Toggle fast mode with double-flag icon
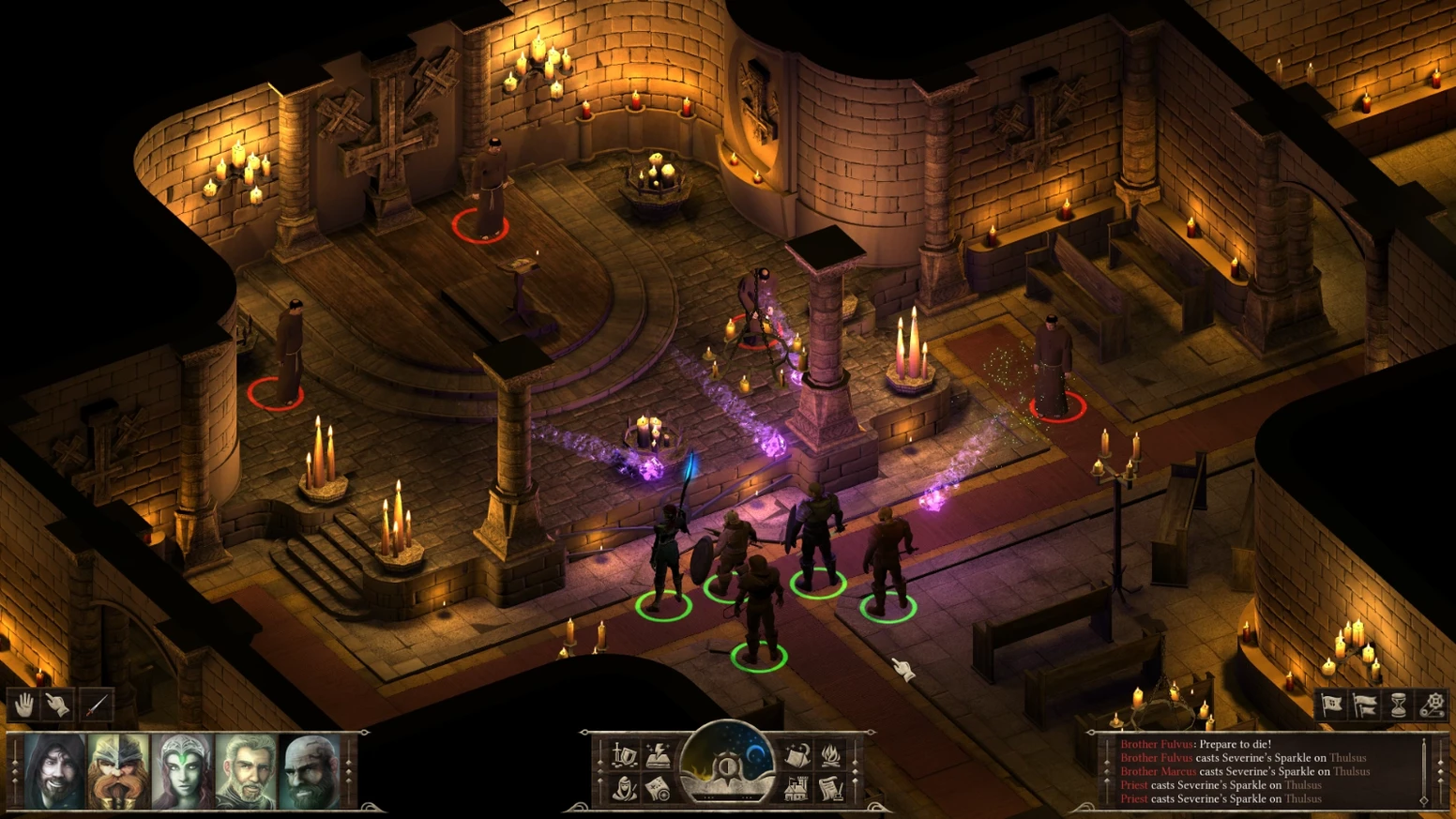Viewport: 1456px width, 819px height. [x=1365, y=704]
